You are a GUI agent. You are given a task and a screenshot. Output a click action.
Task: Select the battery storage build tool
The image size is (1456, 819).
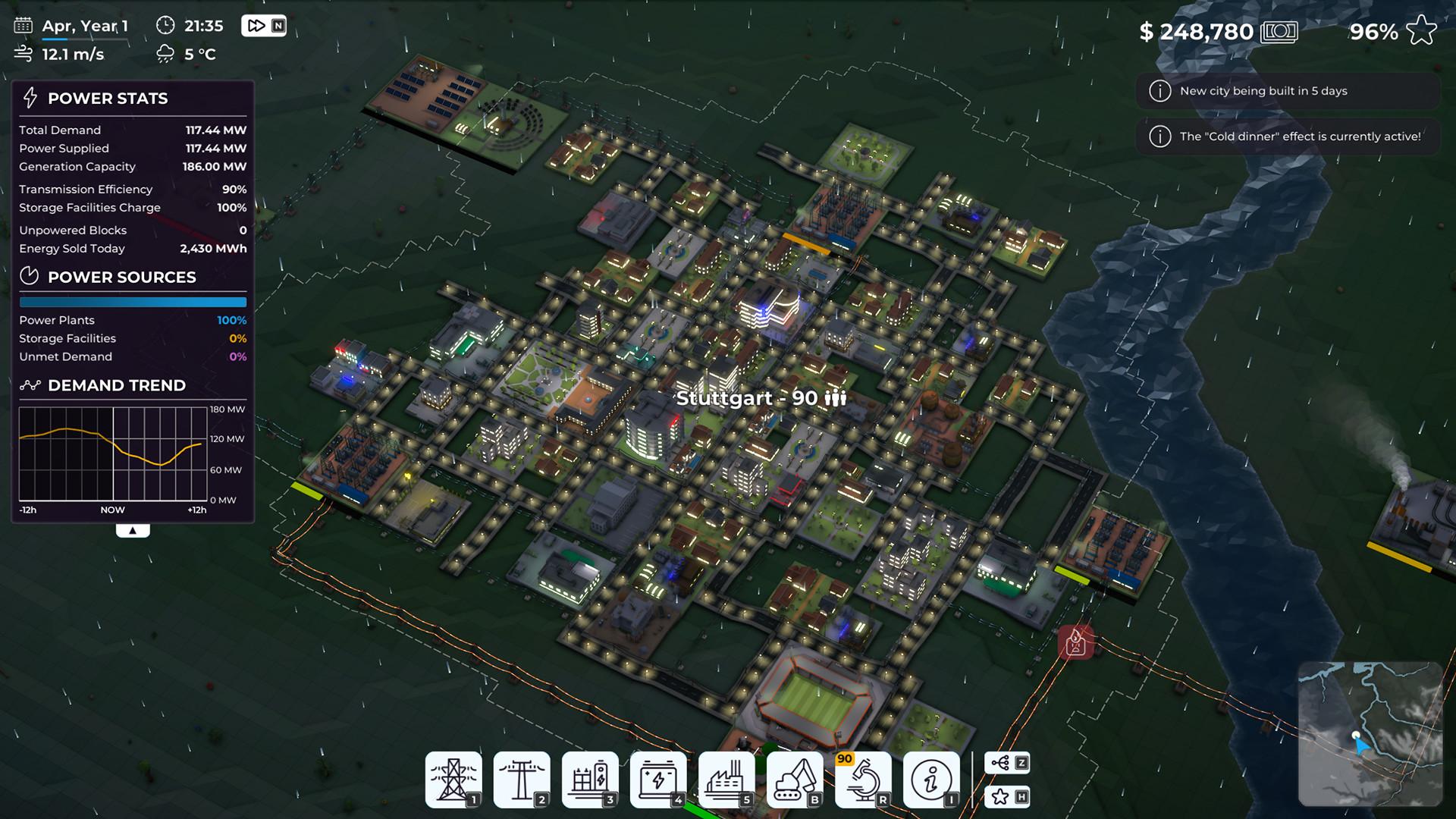tap(658, 779)
